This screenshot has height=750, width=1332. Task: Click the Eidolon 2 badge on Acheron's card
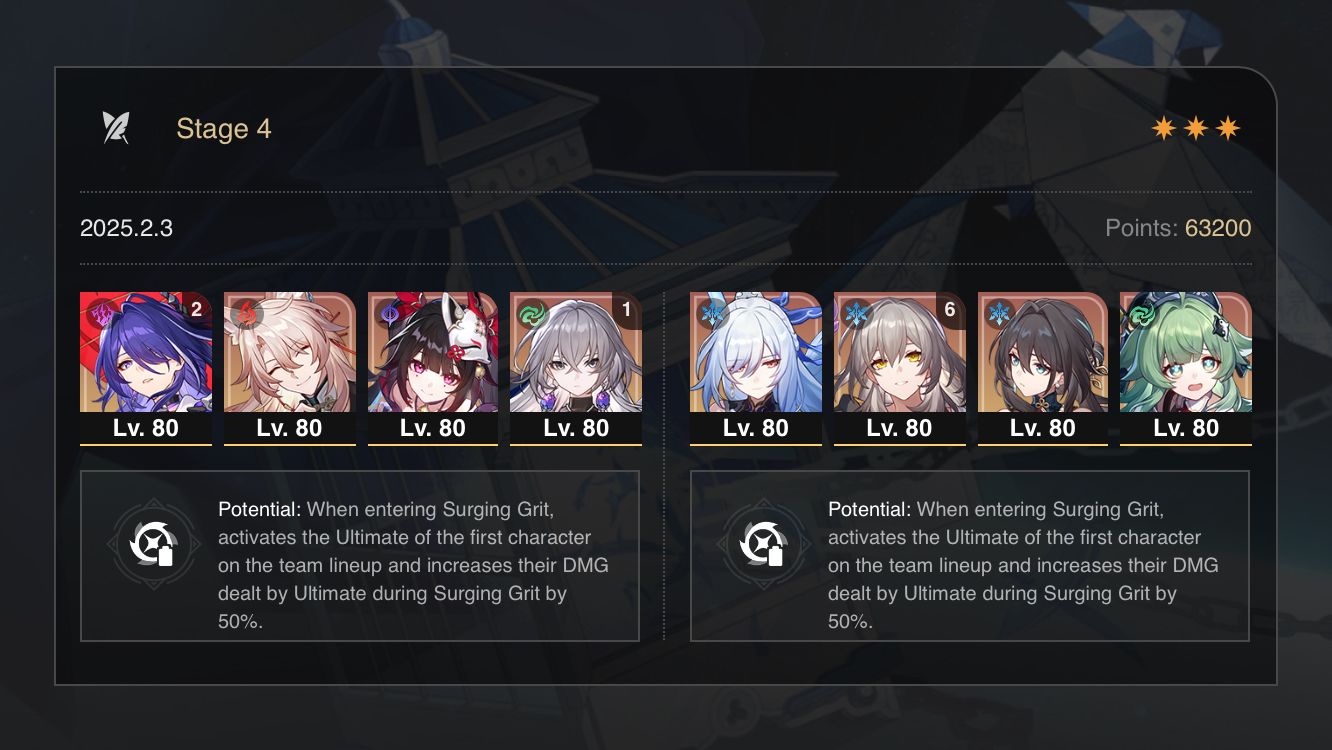(194, 311)
